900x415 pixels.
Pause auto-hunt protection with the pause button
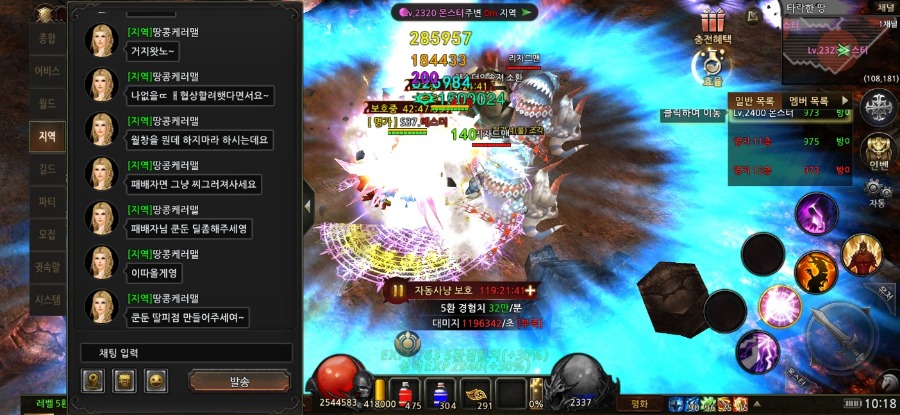click(398, 290)
